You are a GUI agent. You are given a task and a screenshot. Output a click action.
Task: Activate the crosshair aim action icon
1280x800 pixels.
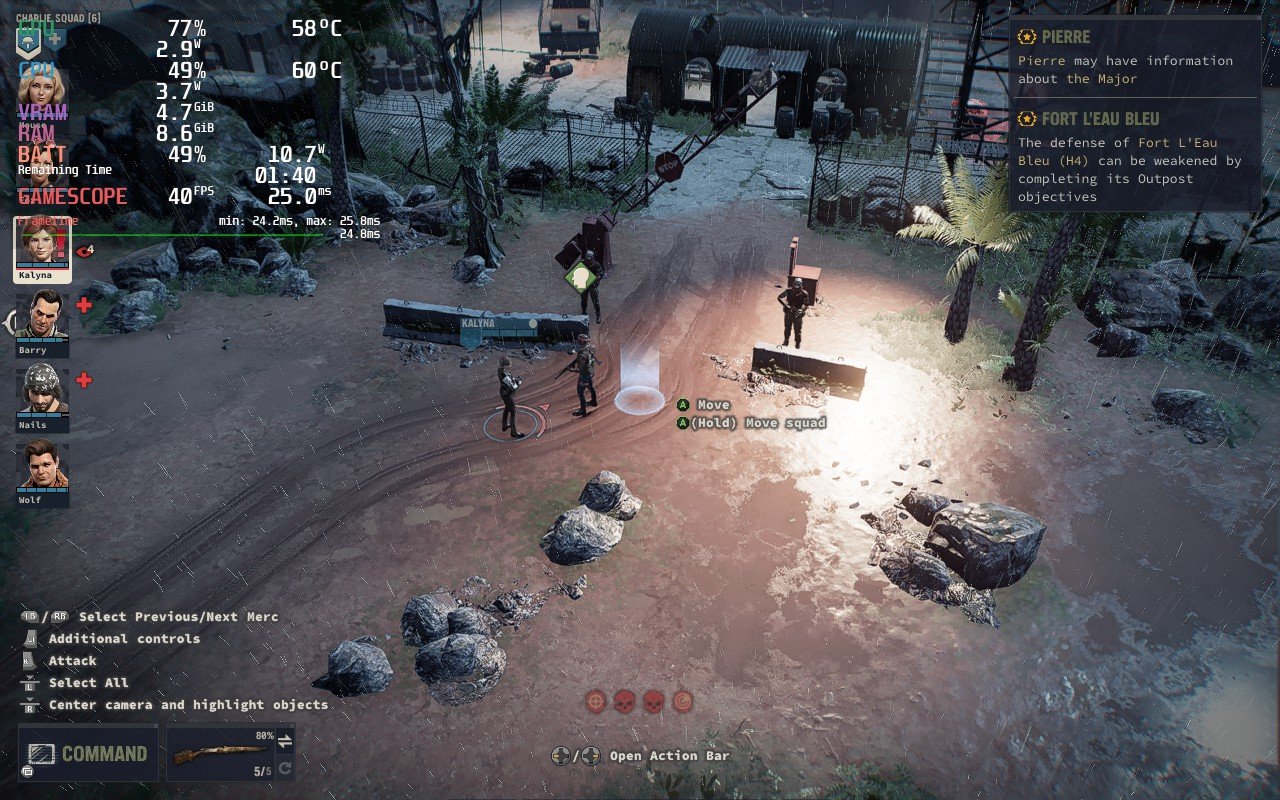[596, 701]
